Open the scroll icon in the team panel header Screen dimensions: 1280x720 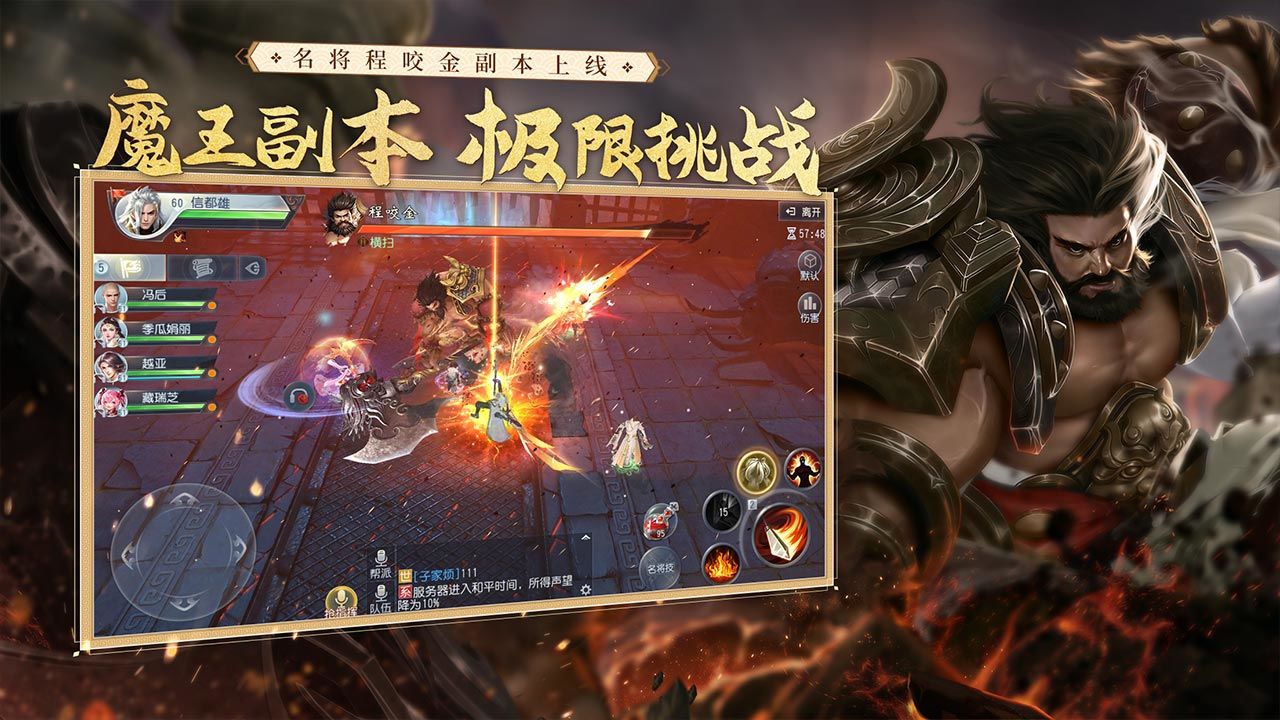coord(201,267)
